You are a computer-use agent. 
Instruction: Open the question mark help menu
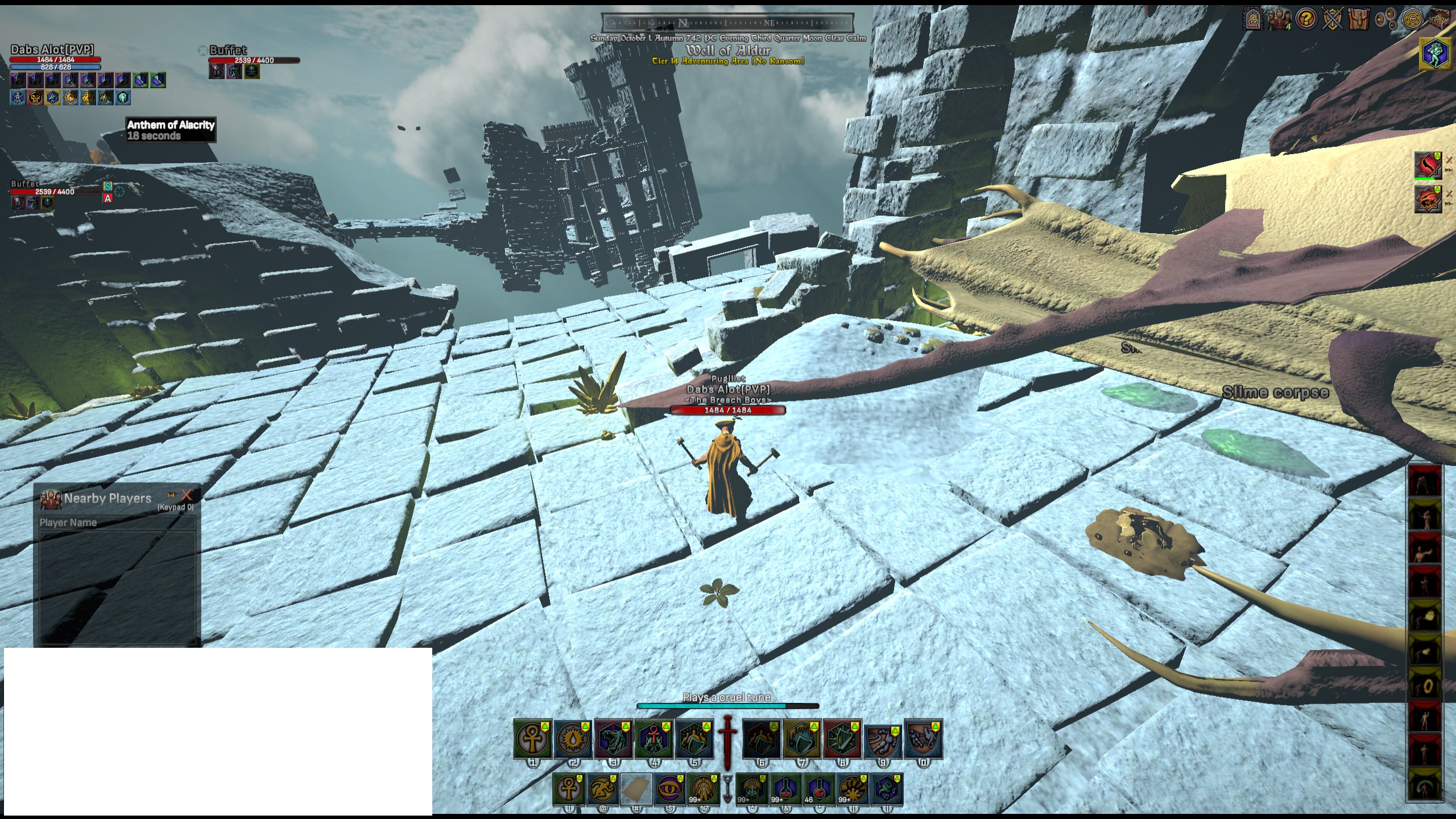1306,20
